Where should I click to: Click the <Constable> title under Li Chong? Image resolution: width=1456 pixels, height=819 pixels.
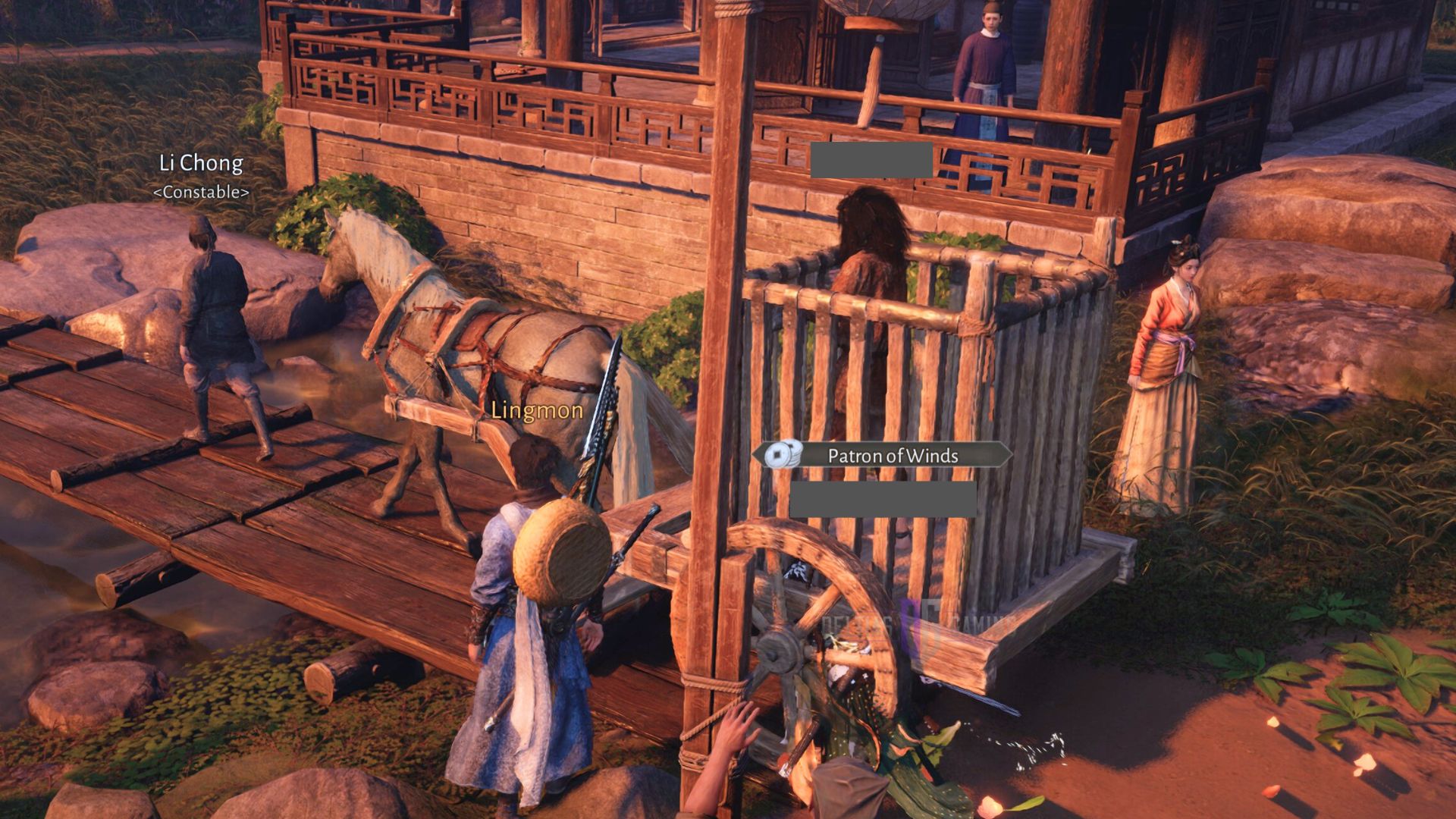199,192
